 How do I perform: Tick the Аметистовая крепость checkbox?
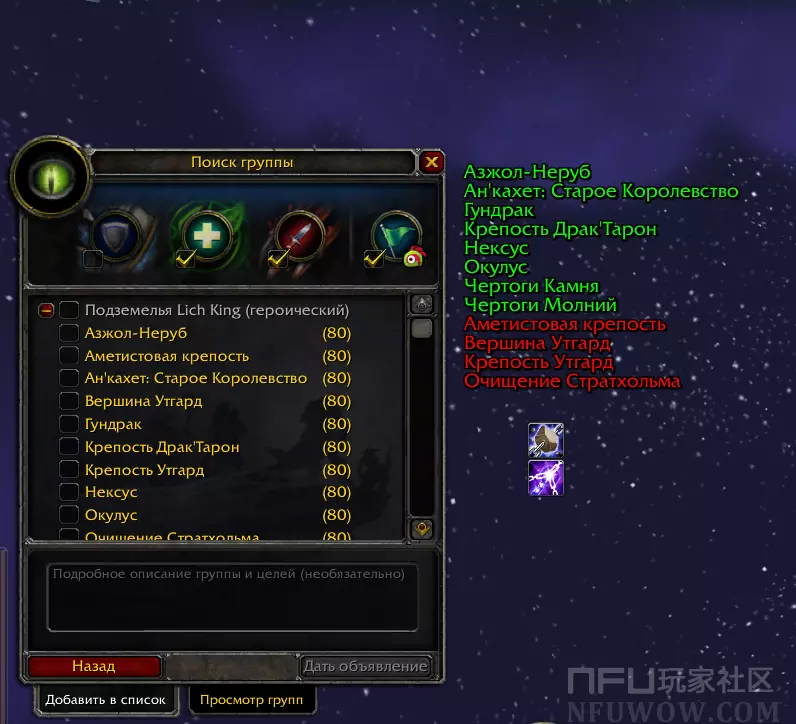coord(69,356)
